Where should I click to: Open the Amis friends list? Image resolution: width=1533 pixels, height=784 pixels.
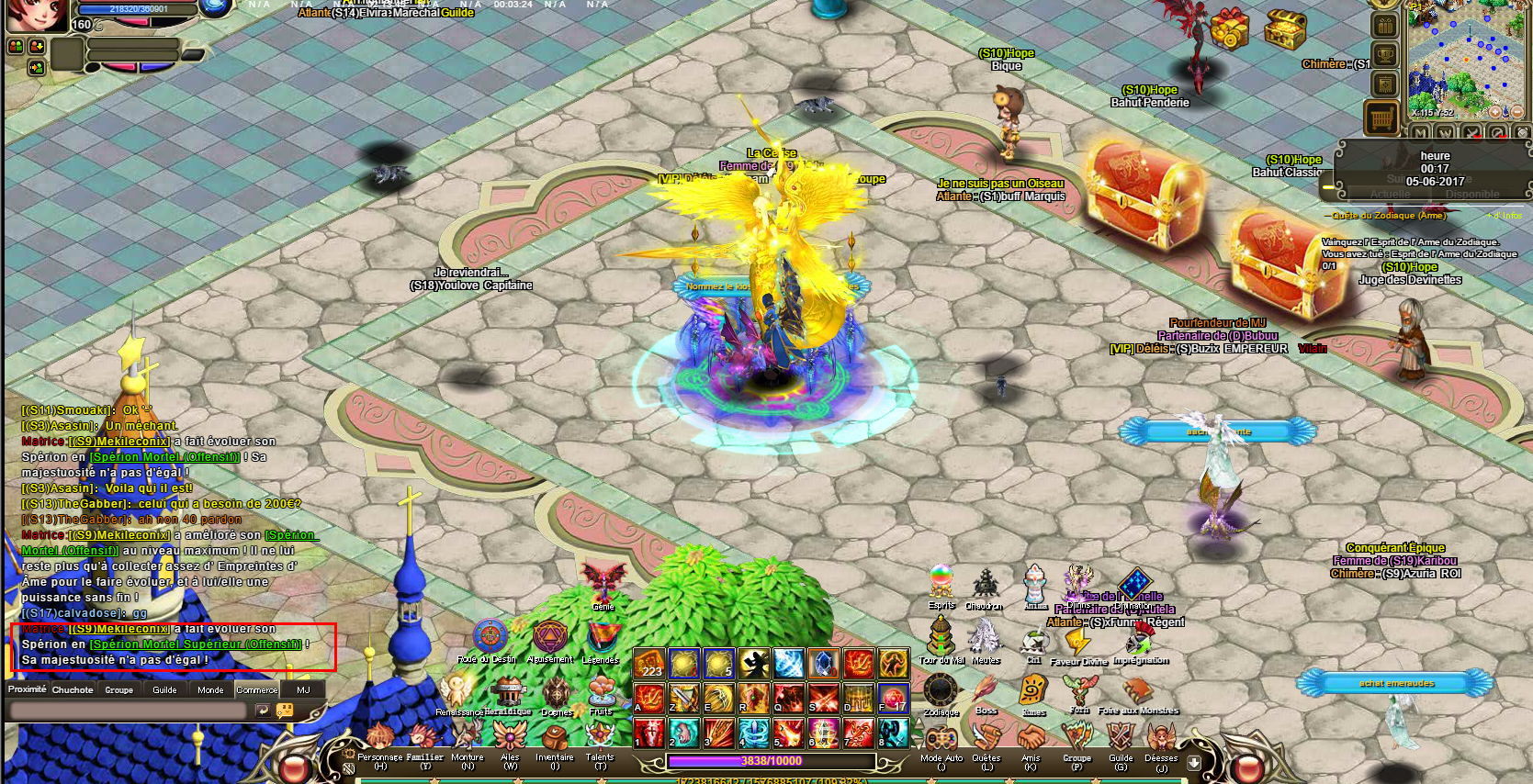point(1031,738)
